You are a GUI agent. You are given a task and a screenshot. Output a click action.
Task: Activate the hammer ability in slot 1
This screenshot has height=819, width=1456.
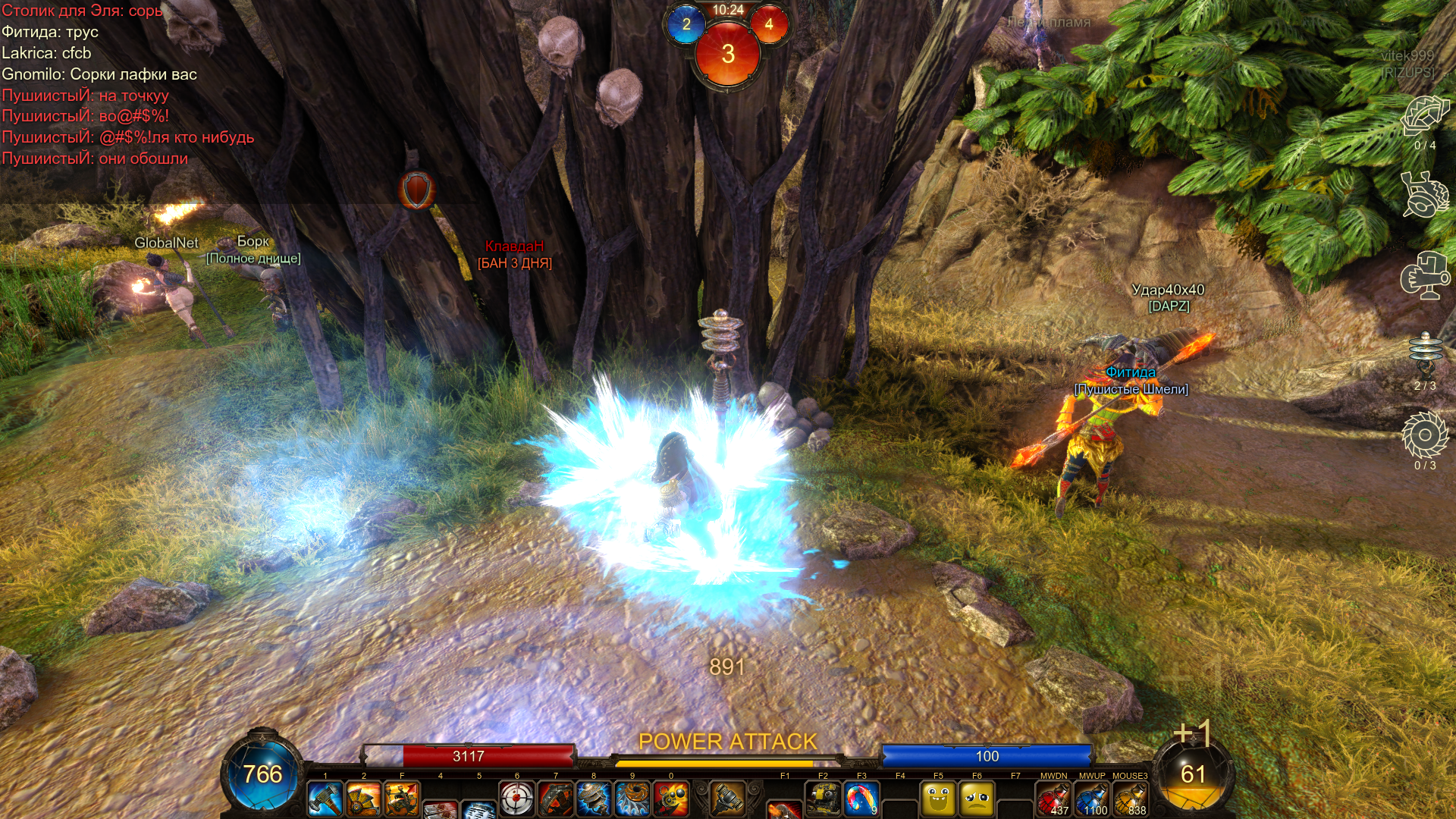click(325, 799)
